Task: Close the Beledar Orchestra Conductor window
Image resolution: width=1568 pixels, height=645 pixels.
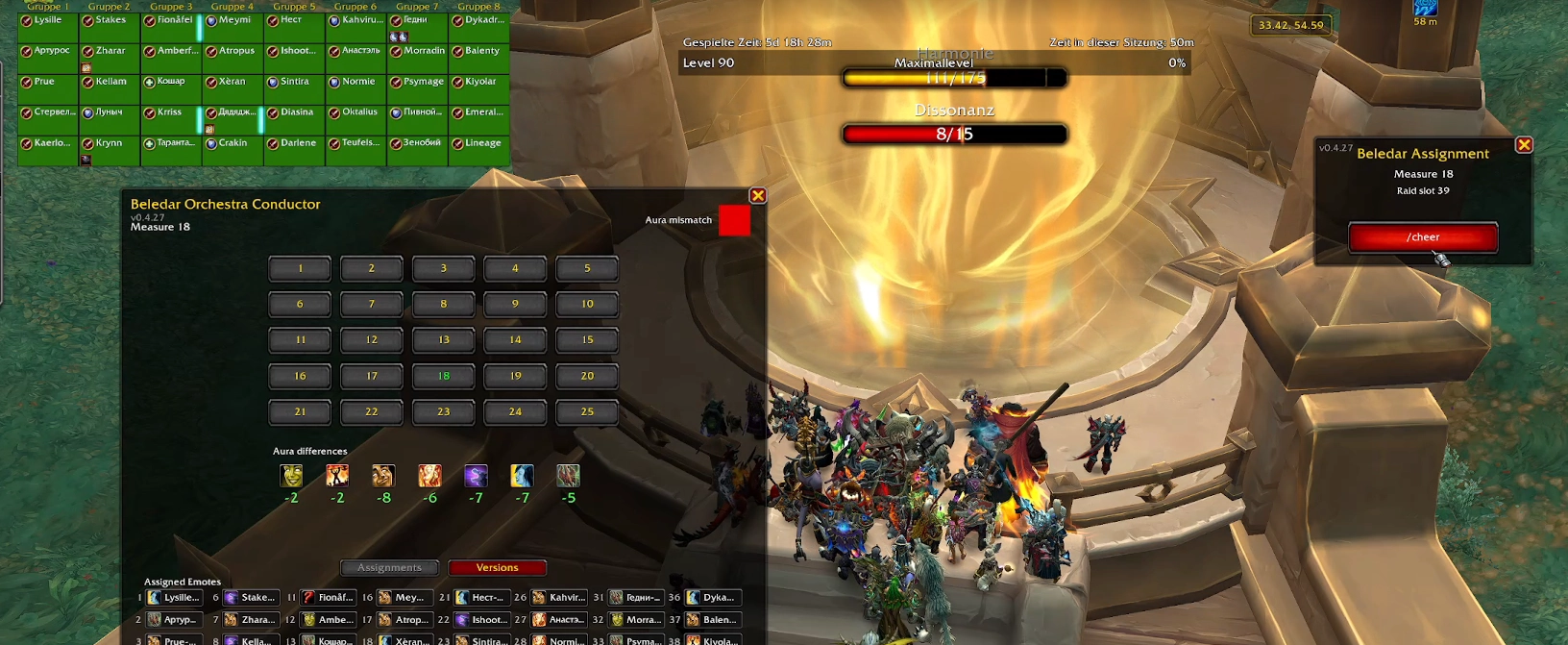Action: tap(758, 196)
